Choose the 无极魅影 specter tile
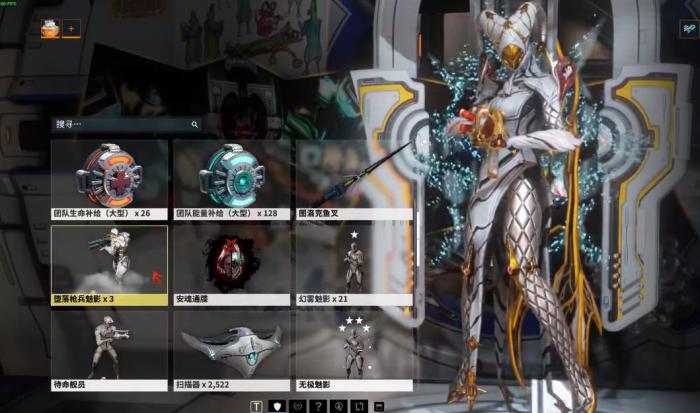This screenshot has width=700, height=413. (x=354, y=349)
